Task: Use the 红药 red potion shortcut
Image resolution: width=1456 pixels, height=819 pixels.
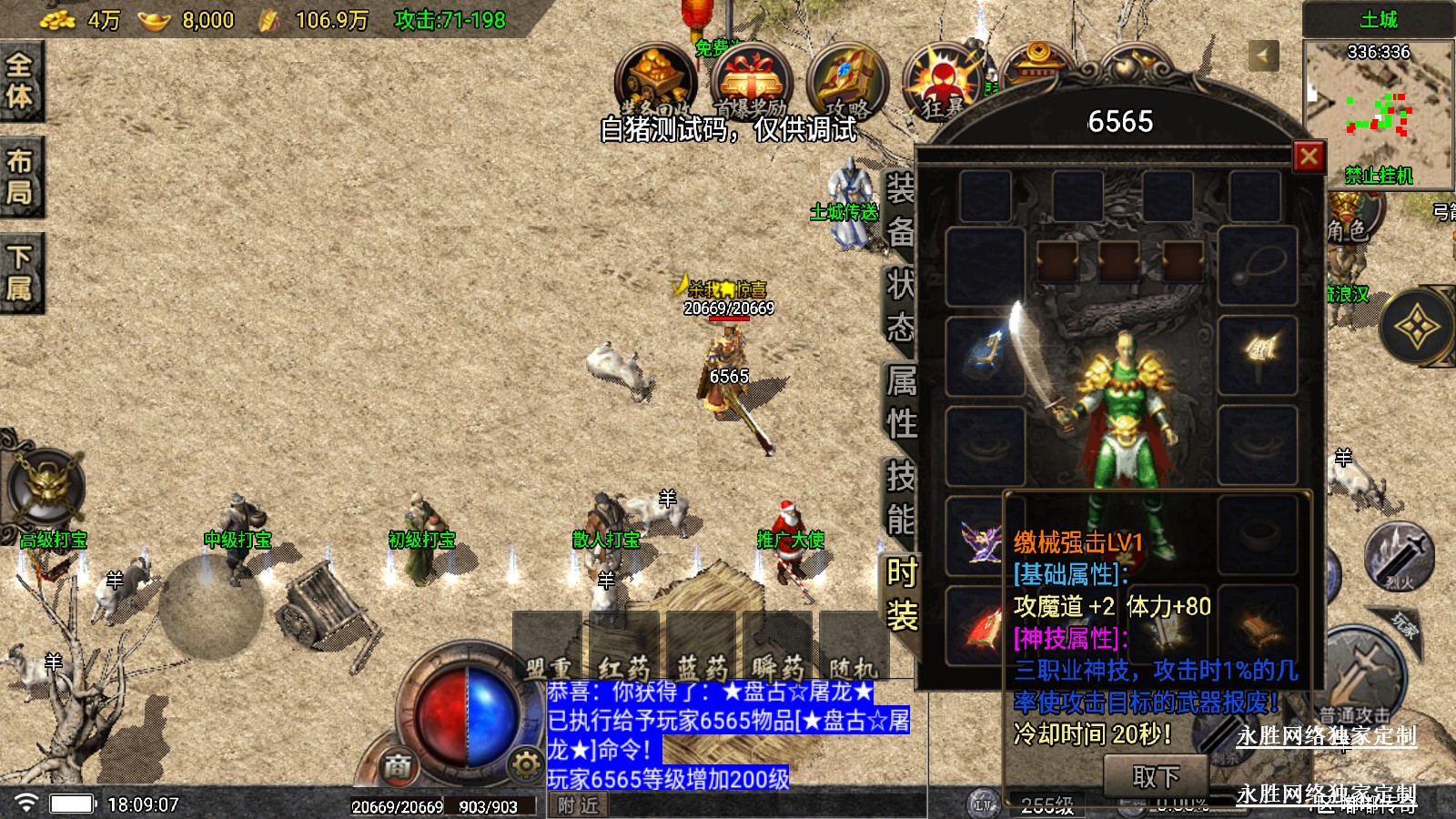Action: coord(624,662)
